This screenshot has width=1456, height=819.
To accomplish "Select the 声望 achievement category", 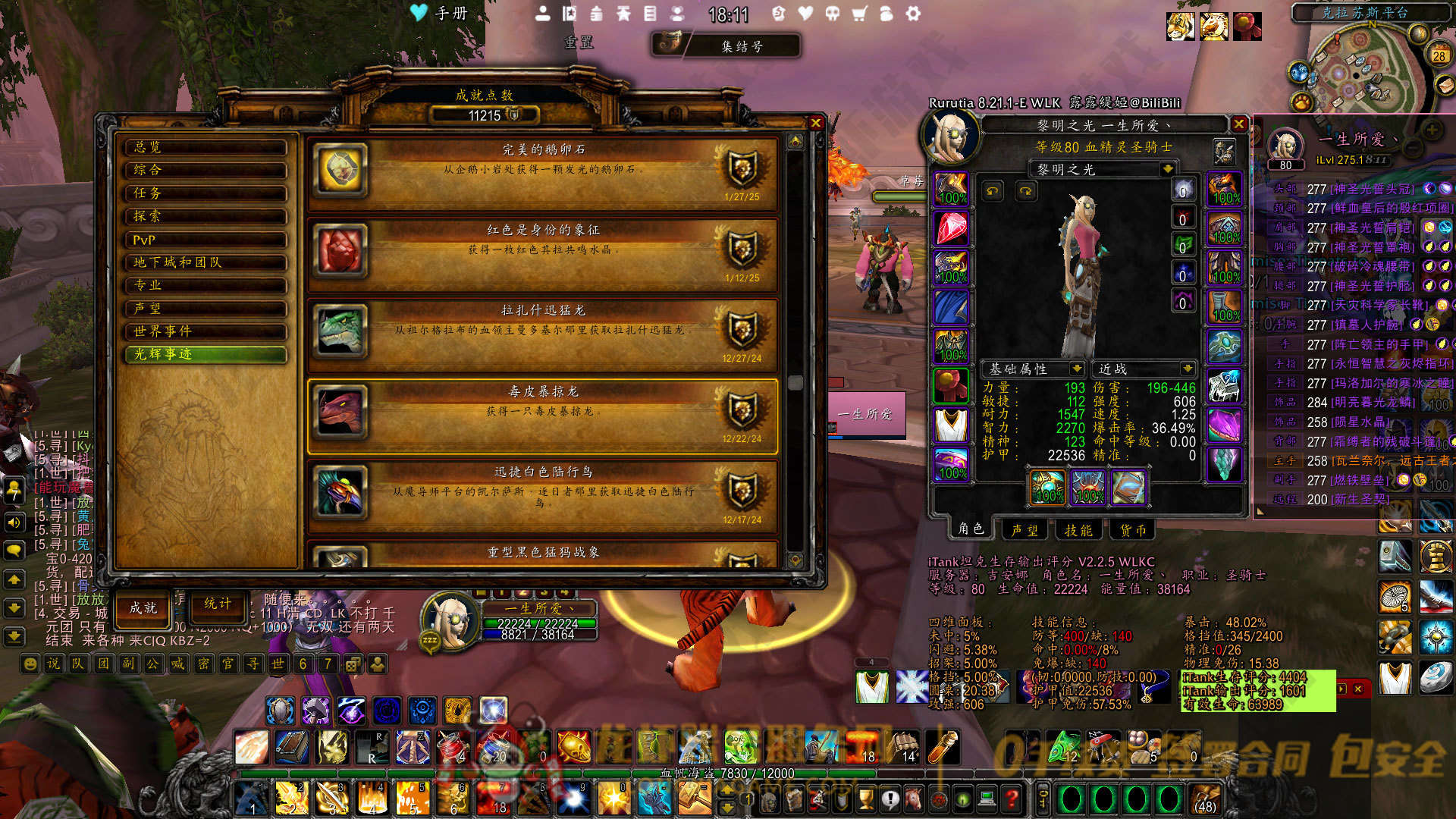I will (206, 309).
